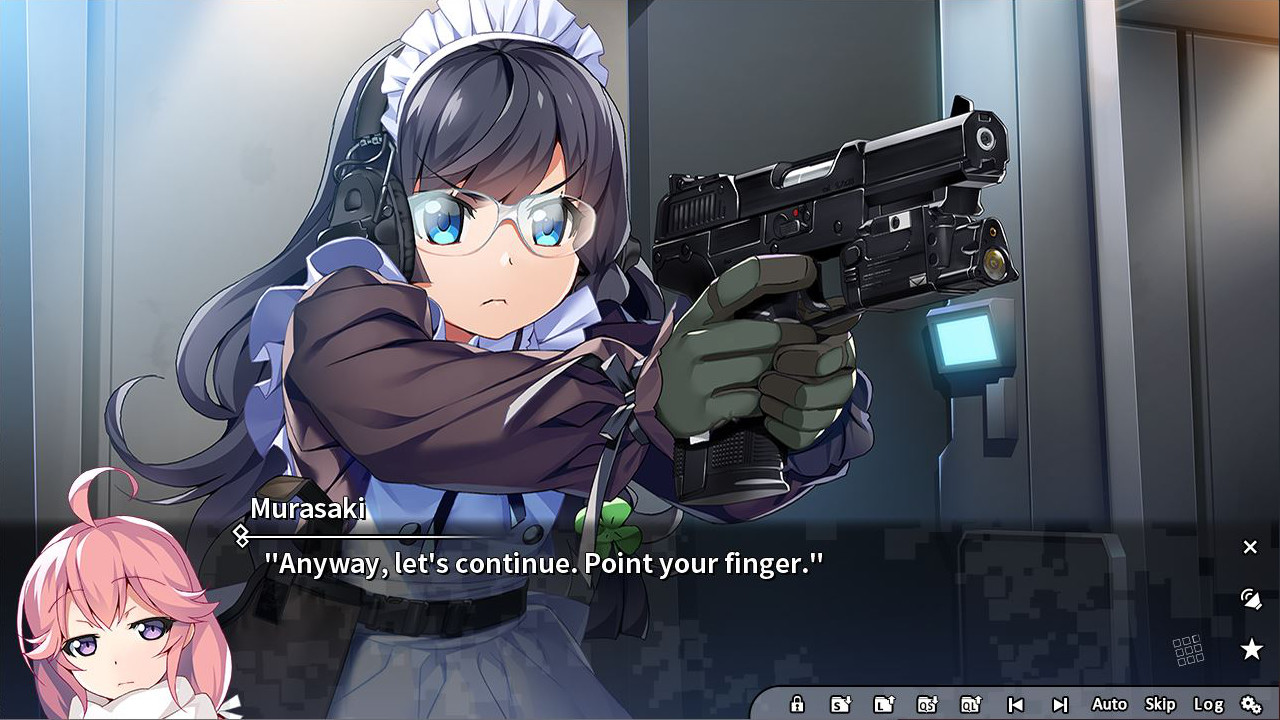Click the star icon to favorite this scene
Viewport: 1280px width, 720px height.
tap(1252, 649)
